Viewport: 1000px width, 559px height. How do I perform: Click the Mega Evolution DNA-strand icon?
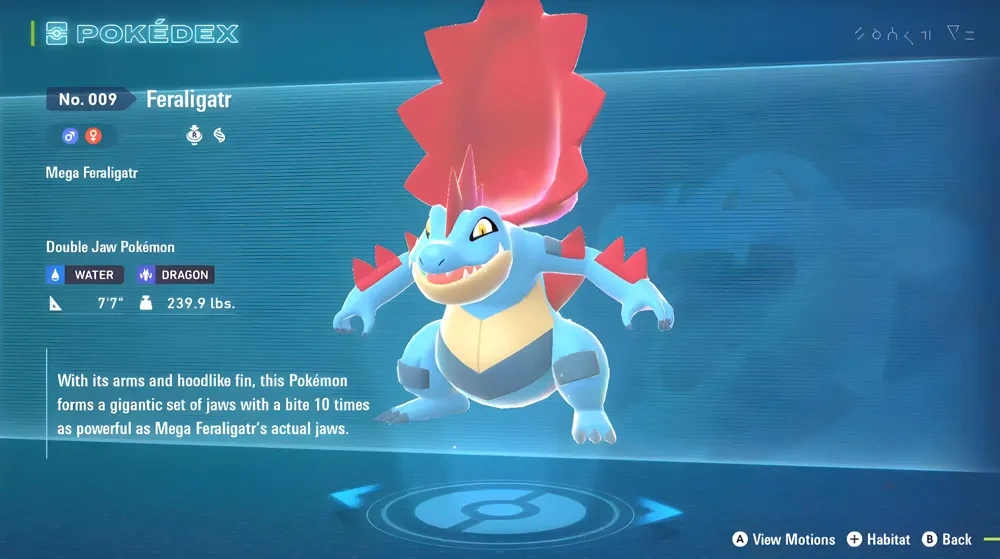point(220,135)
